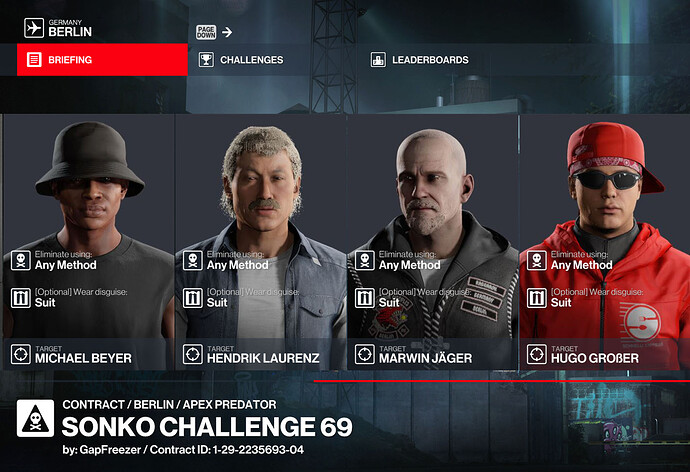Image resolution: width=690 pixels, height=472 pixels.
Task: Choose the Hendrik Laurenz target card
Action: tap(260, 240)
